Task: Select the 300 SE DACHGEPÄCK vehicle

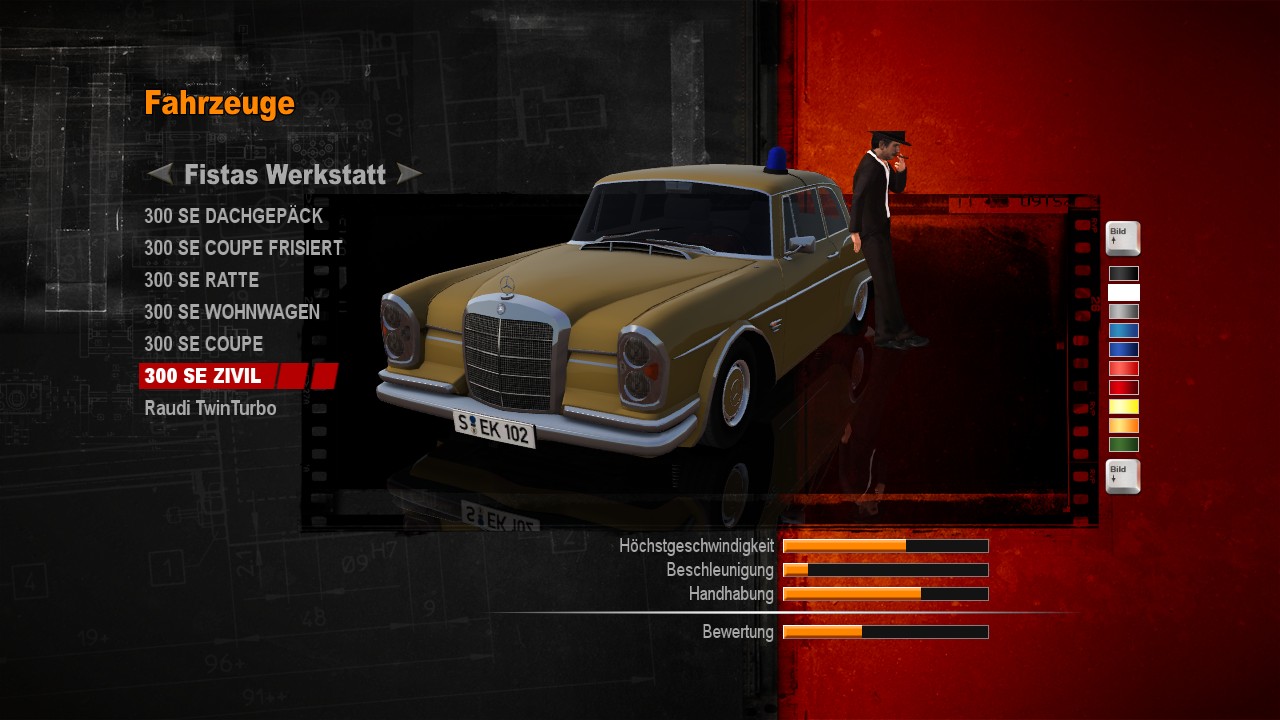Action: tap(233, 216)
